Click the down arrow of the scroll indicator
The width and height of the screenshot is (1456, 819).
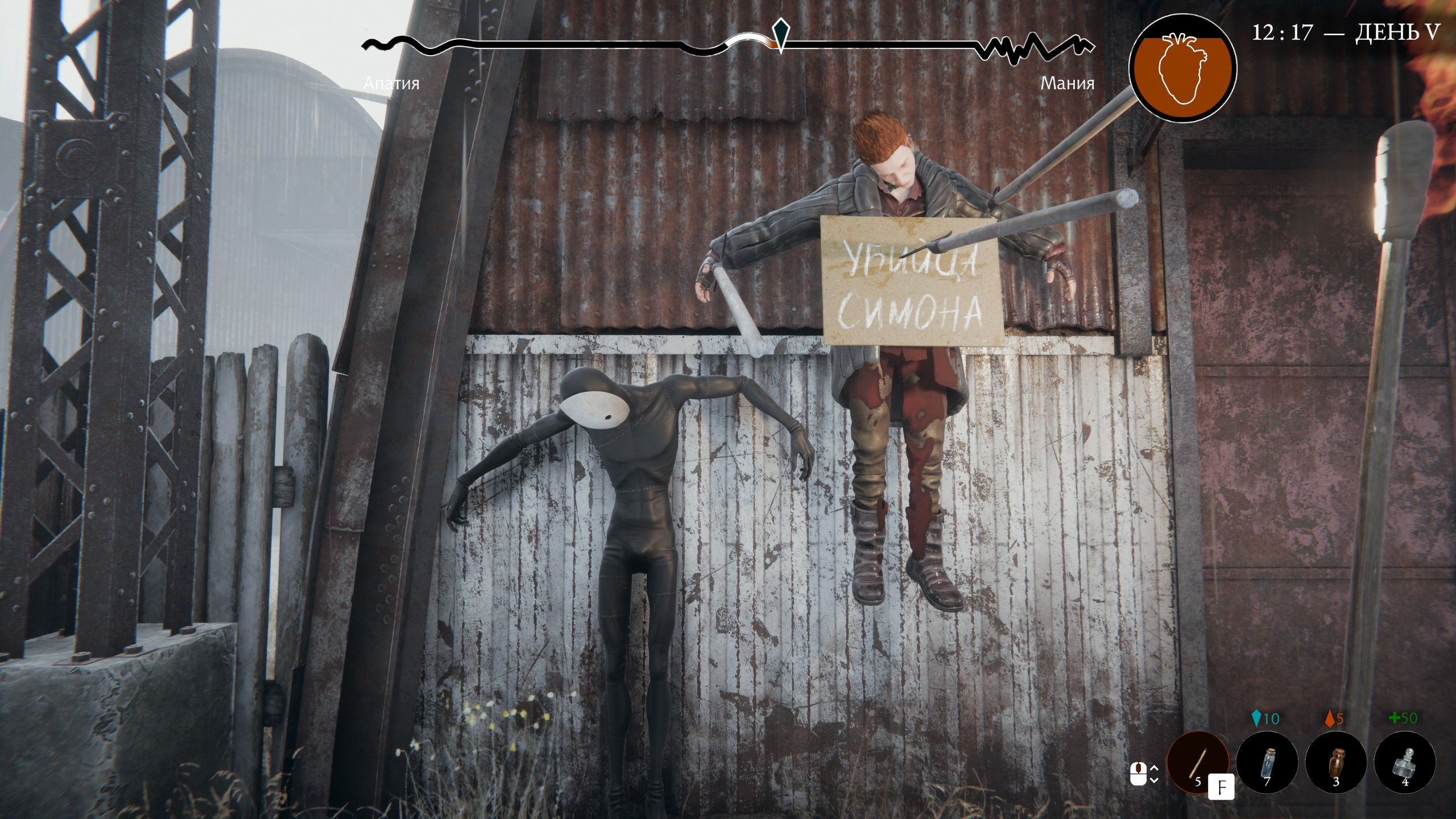(1154, 780)
